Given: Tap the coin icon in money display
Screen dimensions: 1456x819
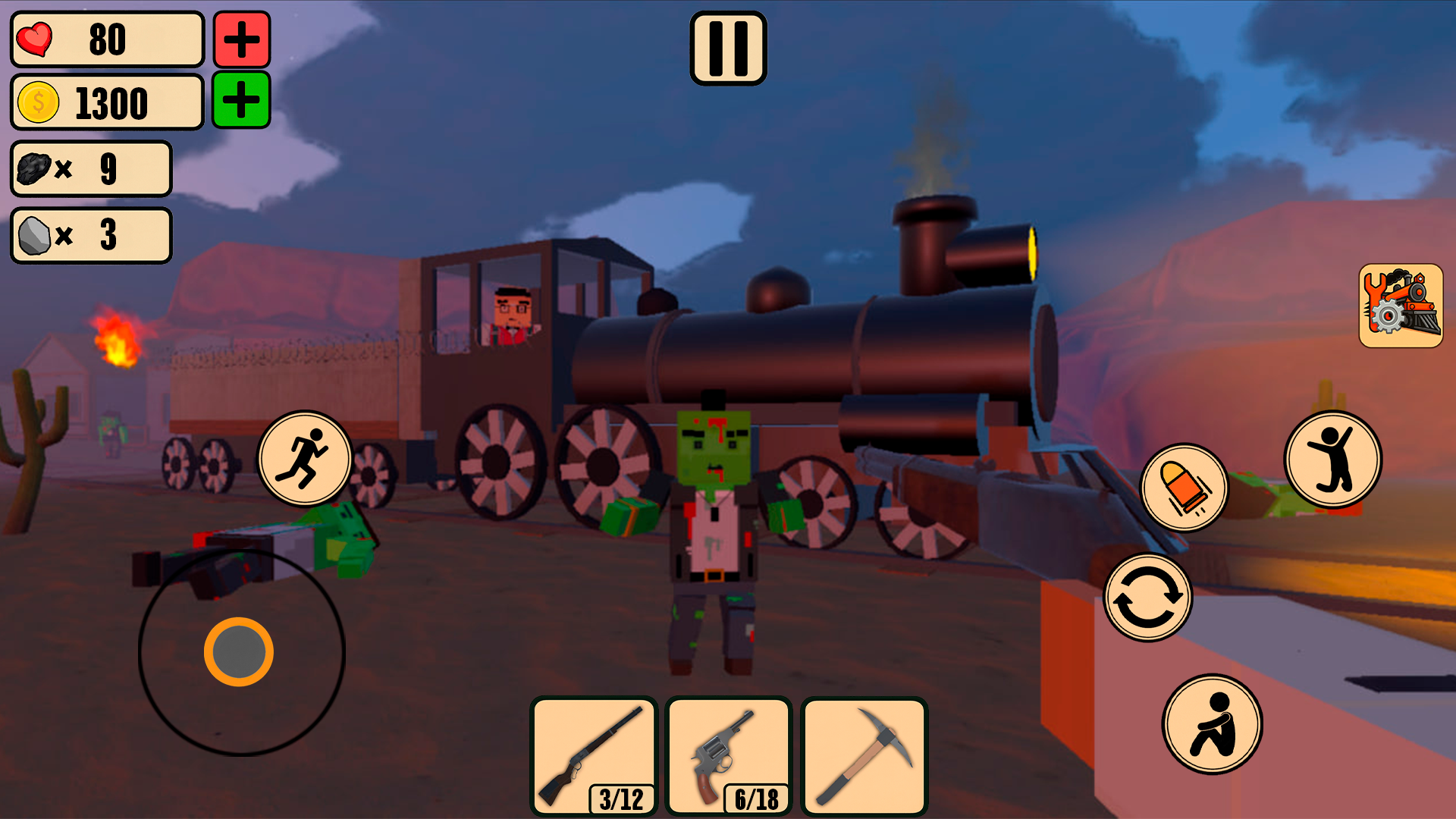Looking at the screenshot, I should pyautogui.click(x=37, y=104).
